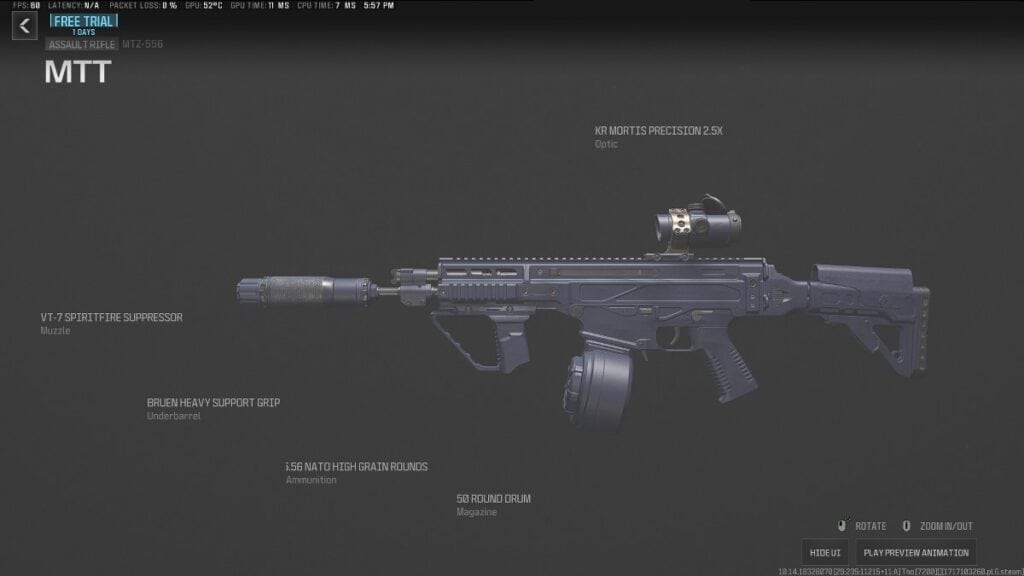The height and width of the screenshot is (576, 1024).
Task: Select the 5.56 NATO High Grain Rounds ammunition
Action: [356, 467]
